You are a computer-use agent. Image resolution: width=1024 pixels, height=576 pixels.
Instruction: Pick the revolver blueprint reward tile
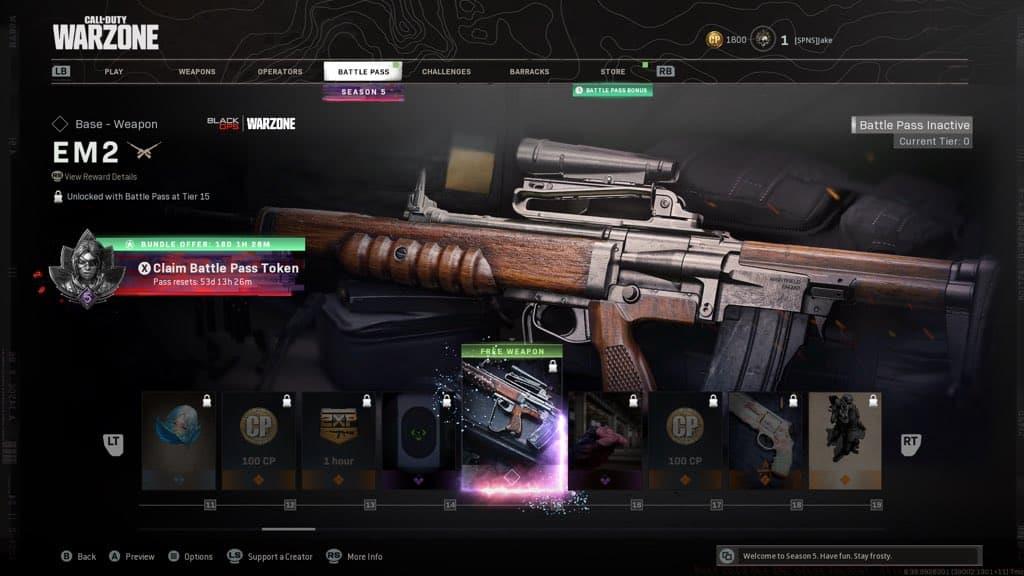point(764,440)
